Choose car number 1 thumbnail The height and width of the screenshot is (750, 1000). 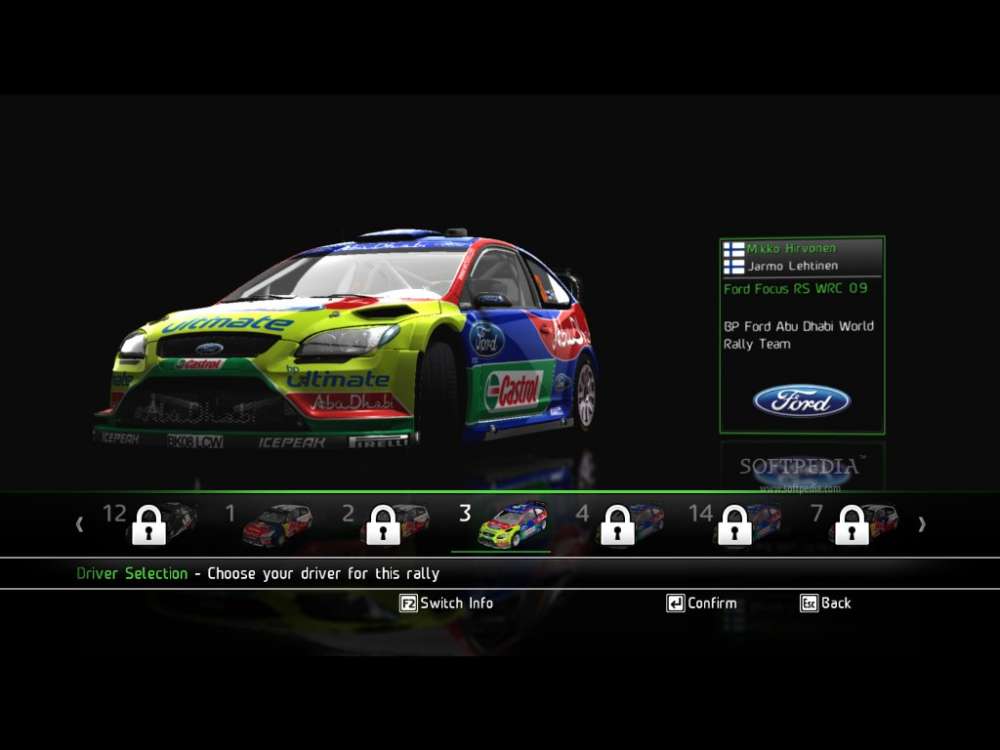coord(277,524)
